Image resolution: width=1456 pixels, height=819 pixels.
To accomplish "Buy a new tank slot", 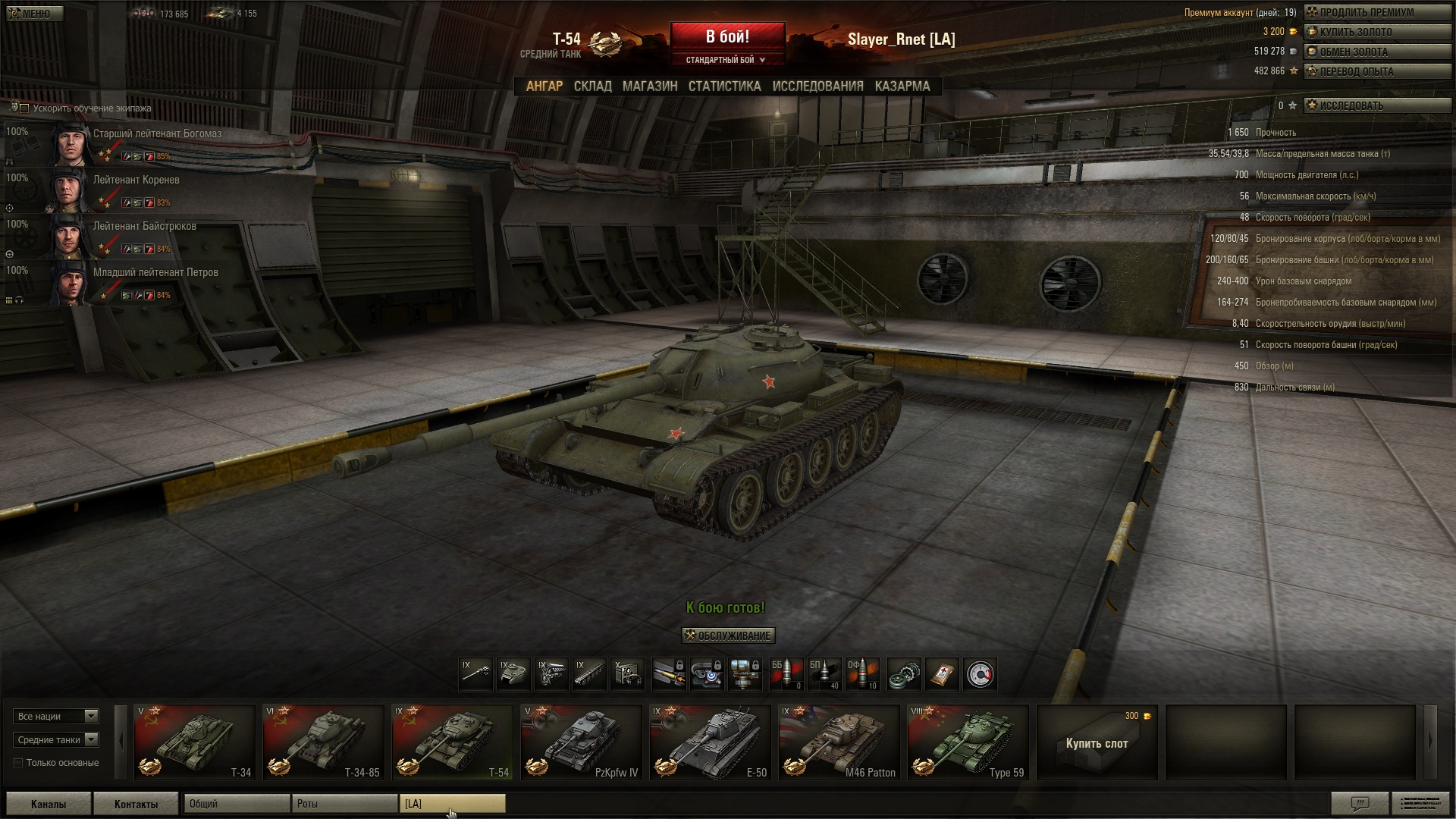I will pos(1097,743).
